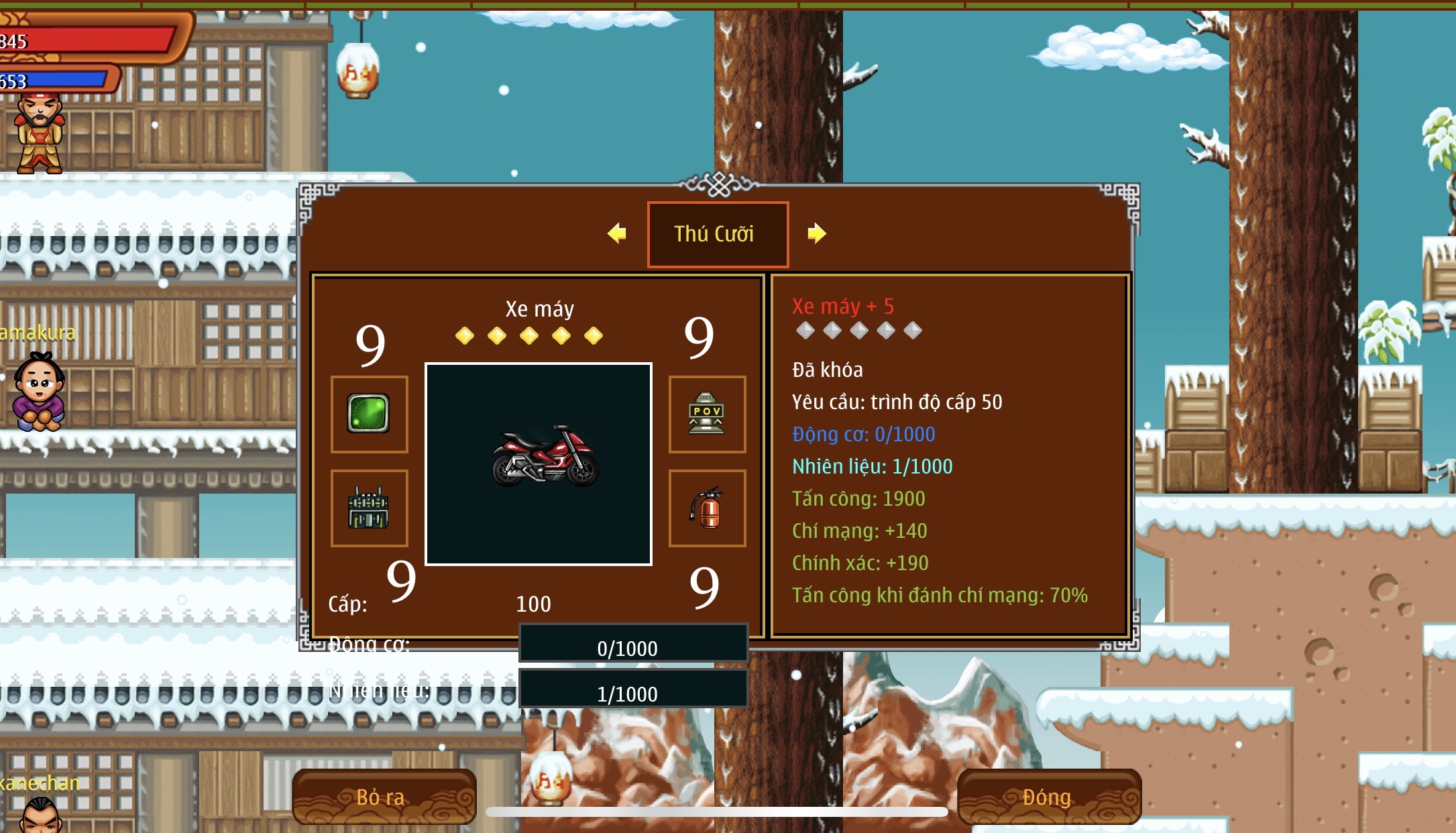Select the green radar equipment slot

click(369, 414)
